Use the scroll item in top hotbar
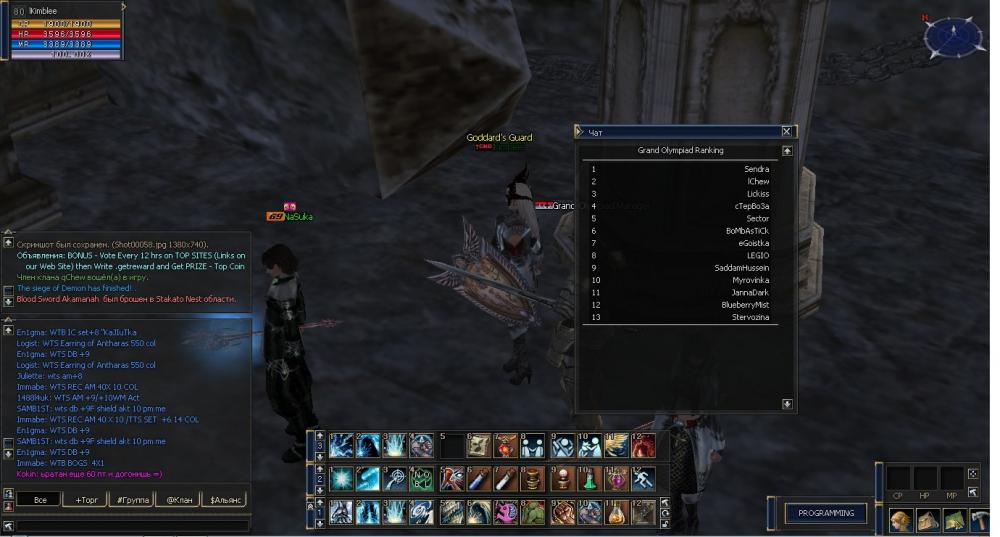 (x=479, y=445)
